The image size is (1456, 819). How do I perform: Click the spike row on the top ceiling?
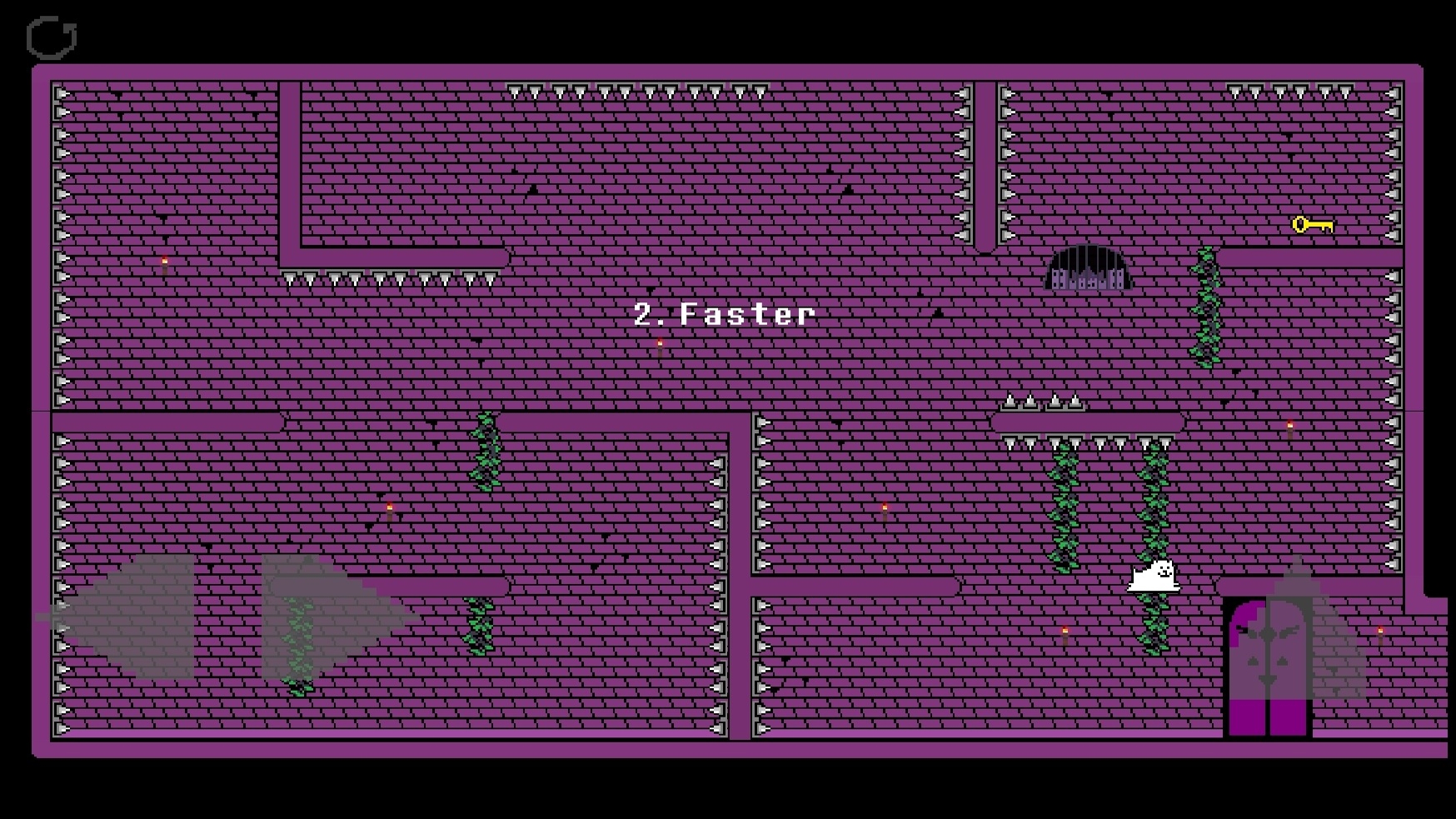pos(641,90)
